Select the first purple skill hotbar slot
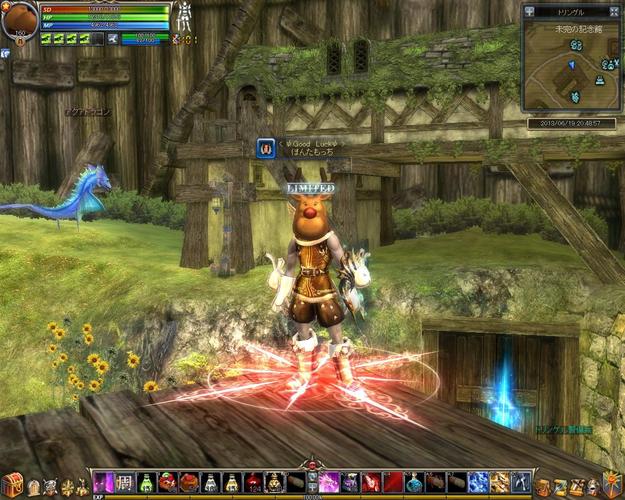 point(103,482)
